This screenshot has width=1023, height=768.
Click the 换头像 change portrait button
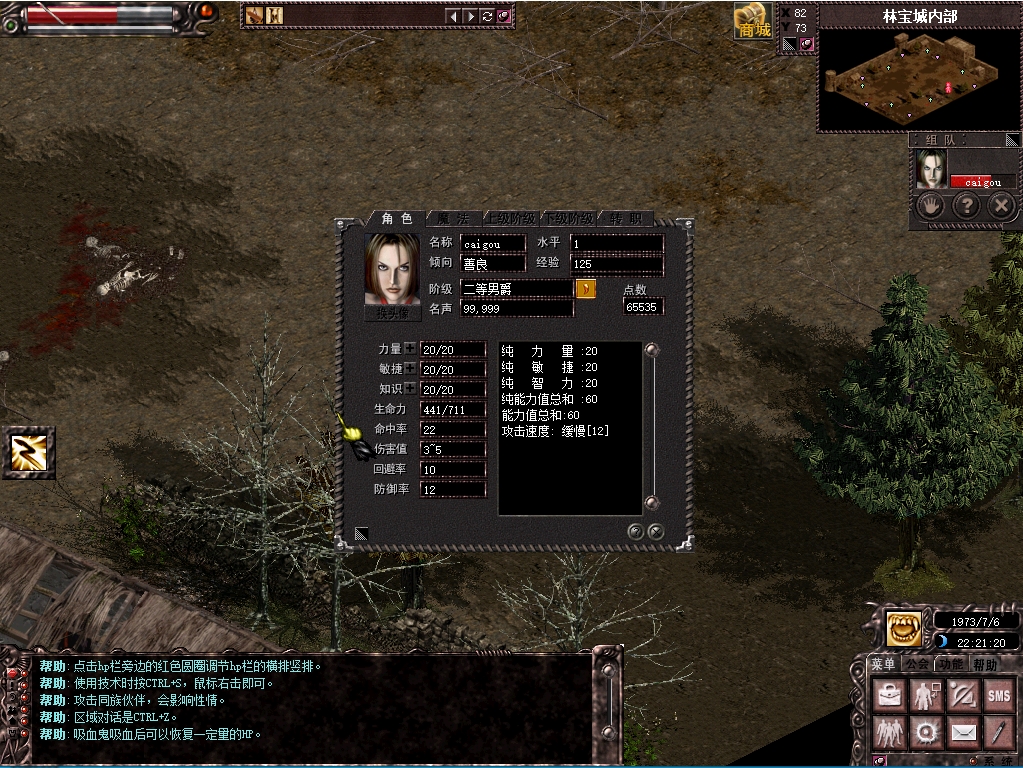393,313
